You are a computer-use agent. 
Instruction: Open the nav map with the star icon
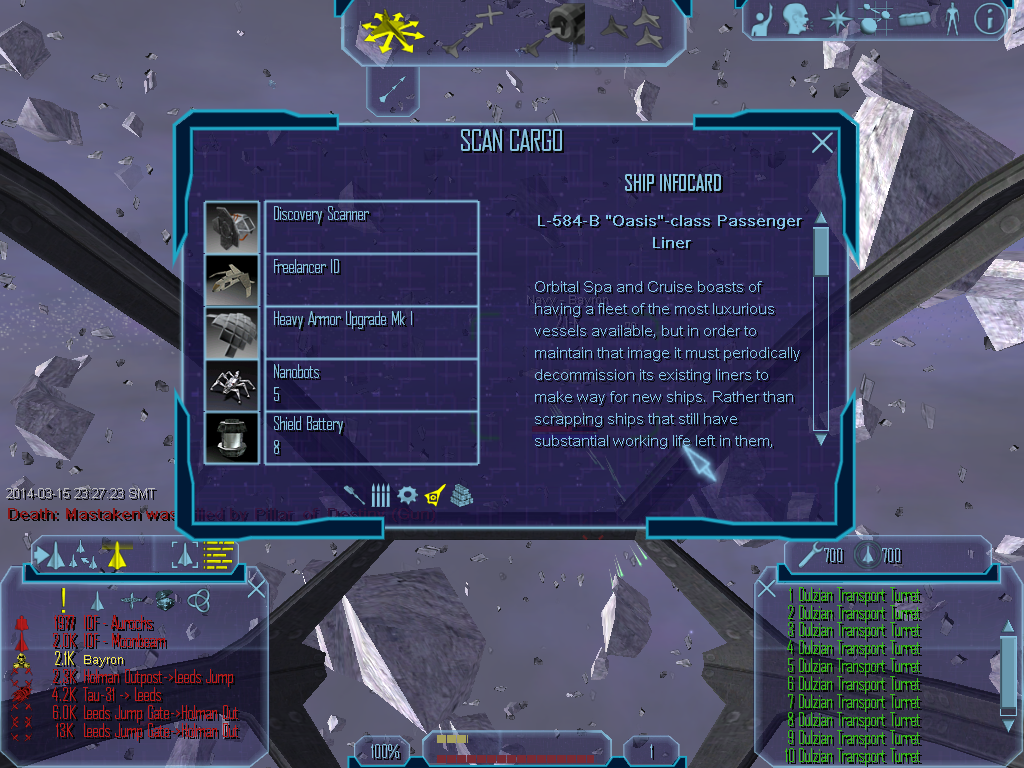pyautogui.click(x=834, y=18)
